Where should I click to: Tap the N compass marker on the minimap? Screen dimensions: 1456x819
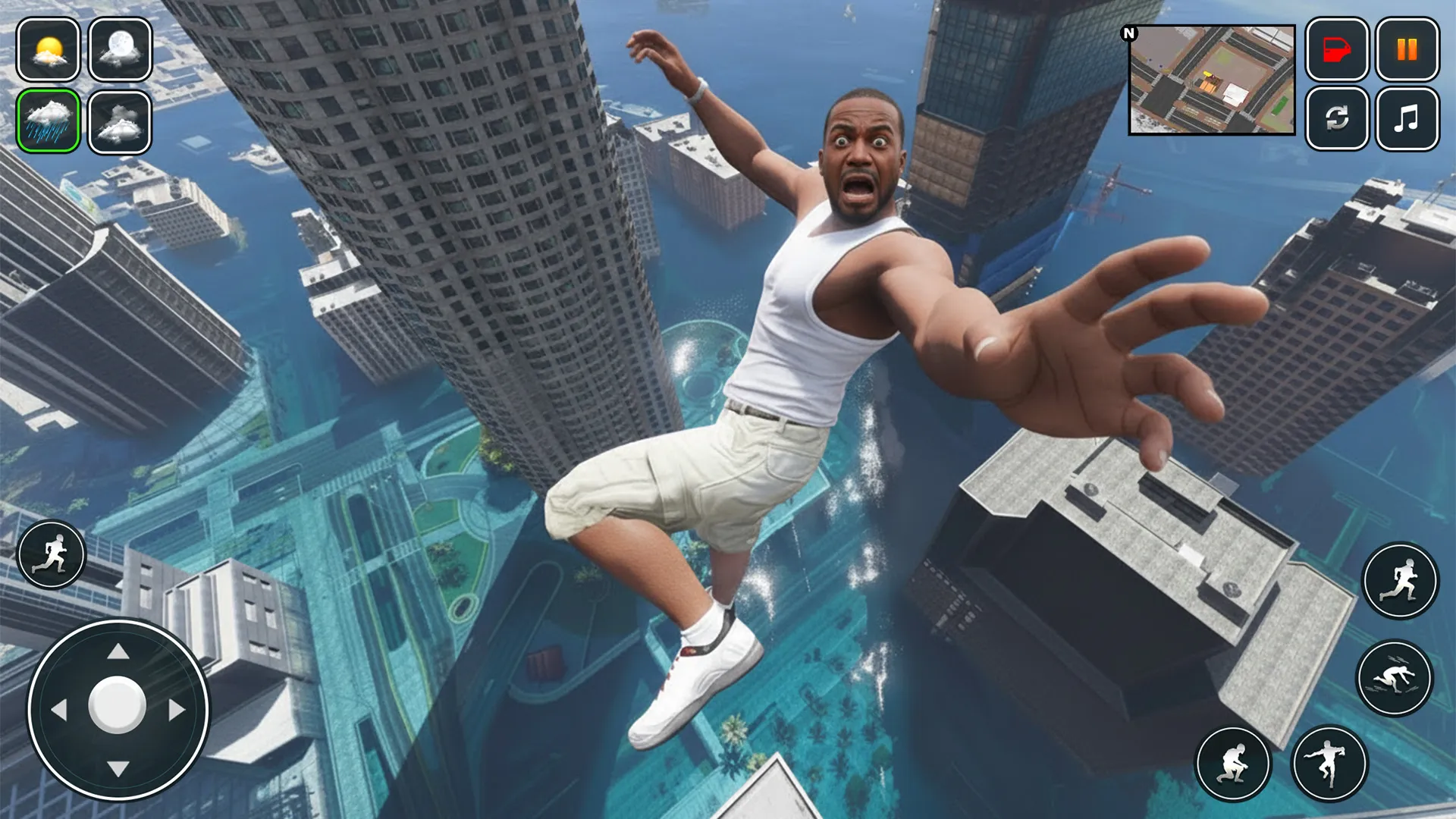pyautogui.click(x=1129, y=32)
